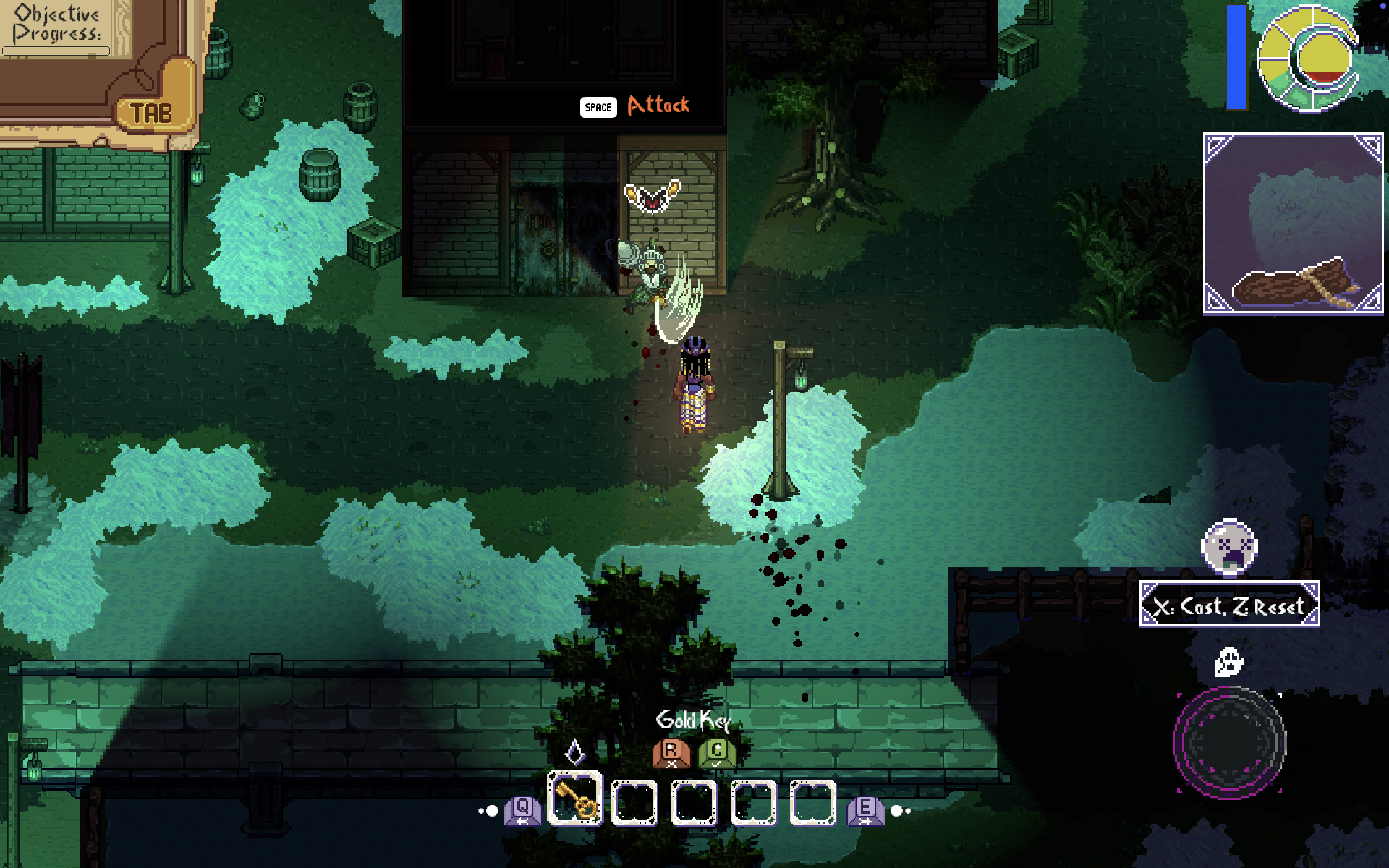Click the skull spell orb icon

(x=1229, y=547)
